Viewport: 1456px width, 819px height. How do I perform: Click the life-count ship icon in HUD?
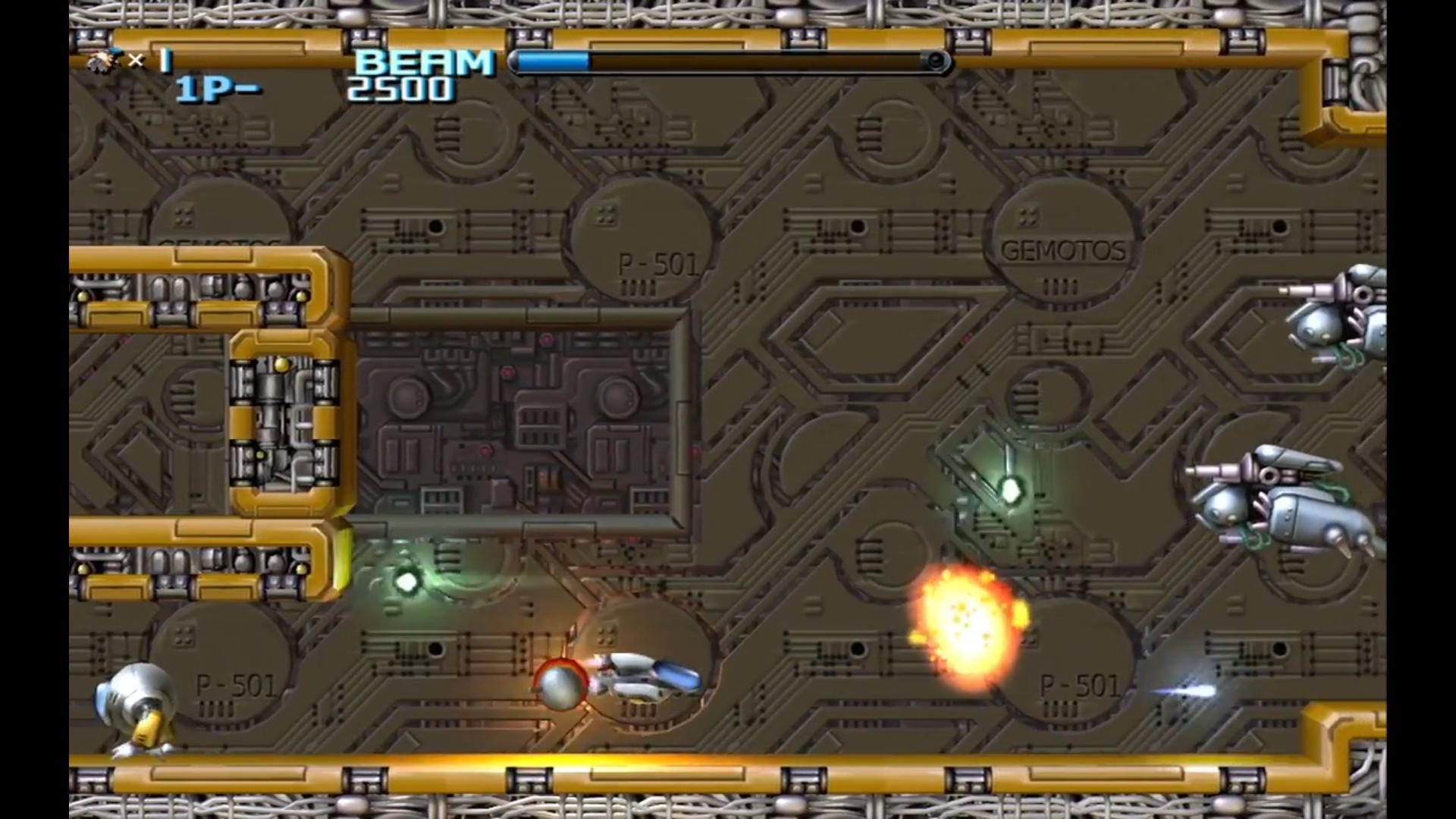tap(105, 59)
